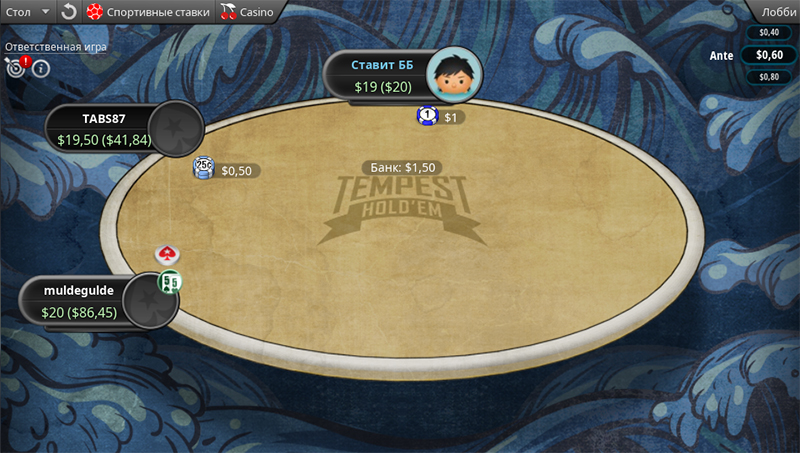
Task: Open the Ответственная игра link
Action: click(56, 46)
